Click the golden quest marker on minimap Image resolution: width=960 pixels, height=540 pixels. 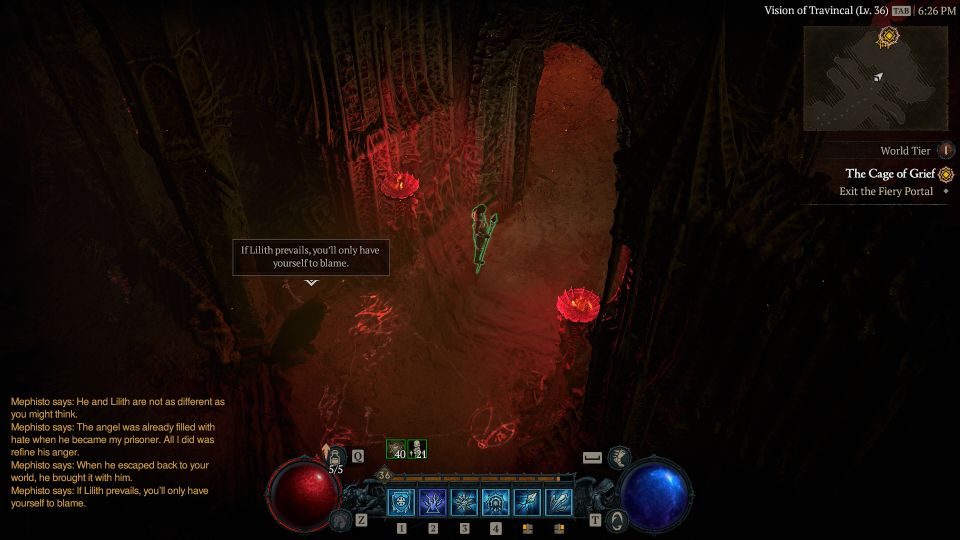tap(886, 37)
